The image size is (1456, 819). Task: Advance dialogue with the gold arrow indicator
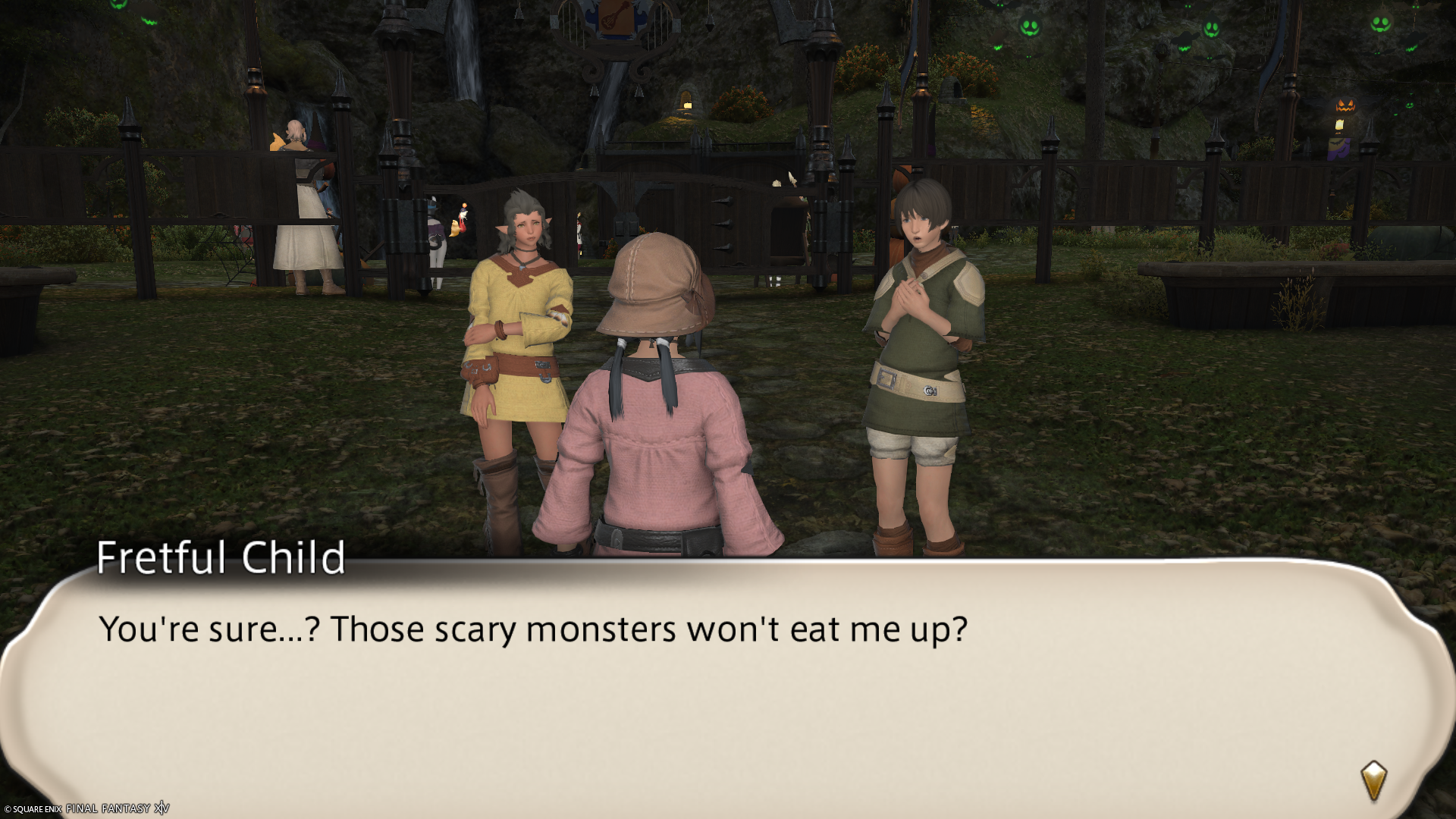[1373, 780]
